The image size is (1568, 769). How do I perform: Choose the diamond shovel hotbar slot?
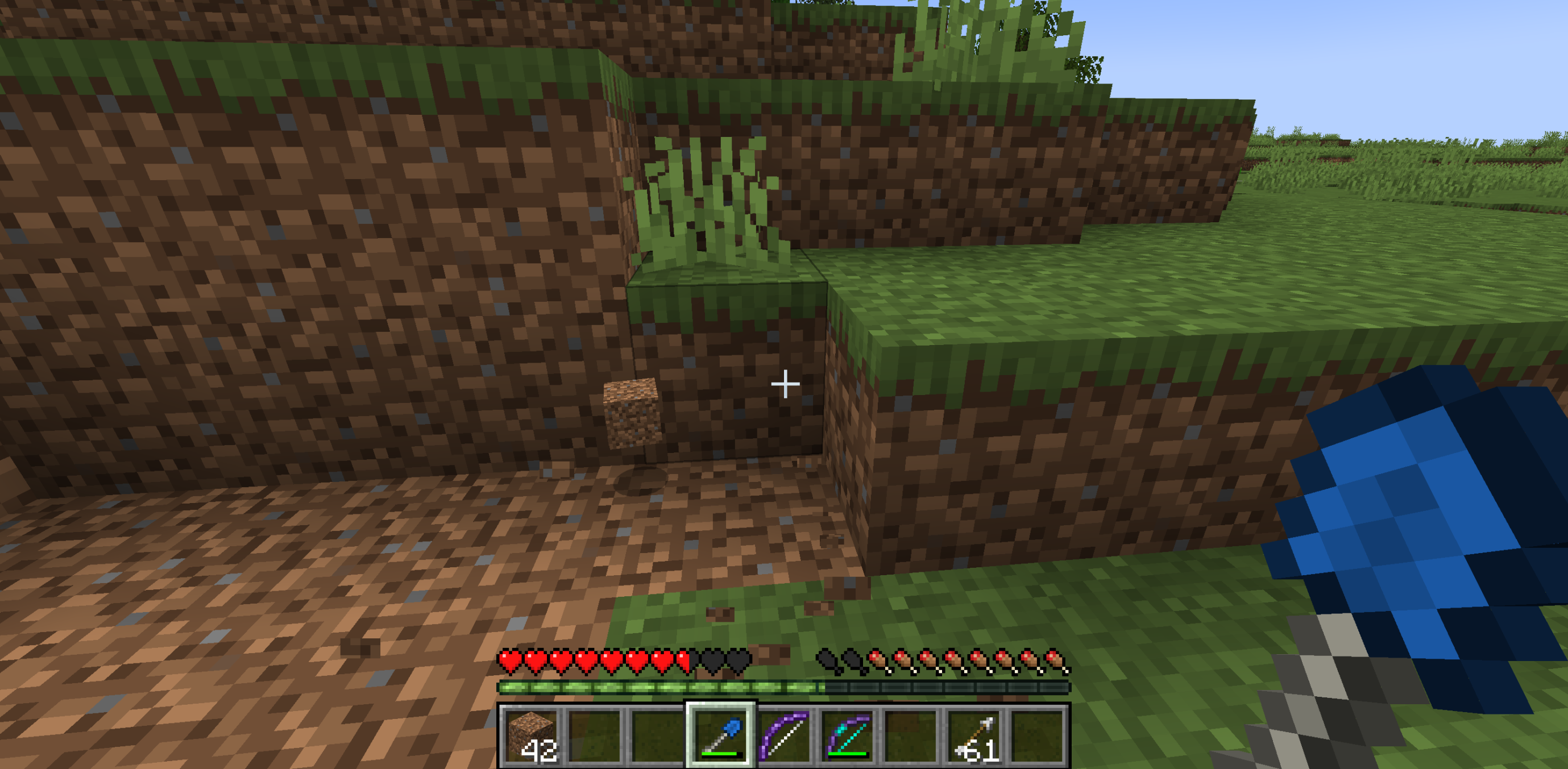pyautogui.click(x=721, y=734)
